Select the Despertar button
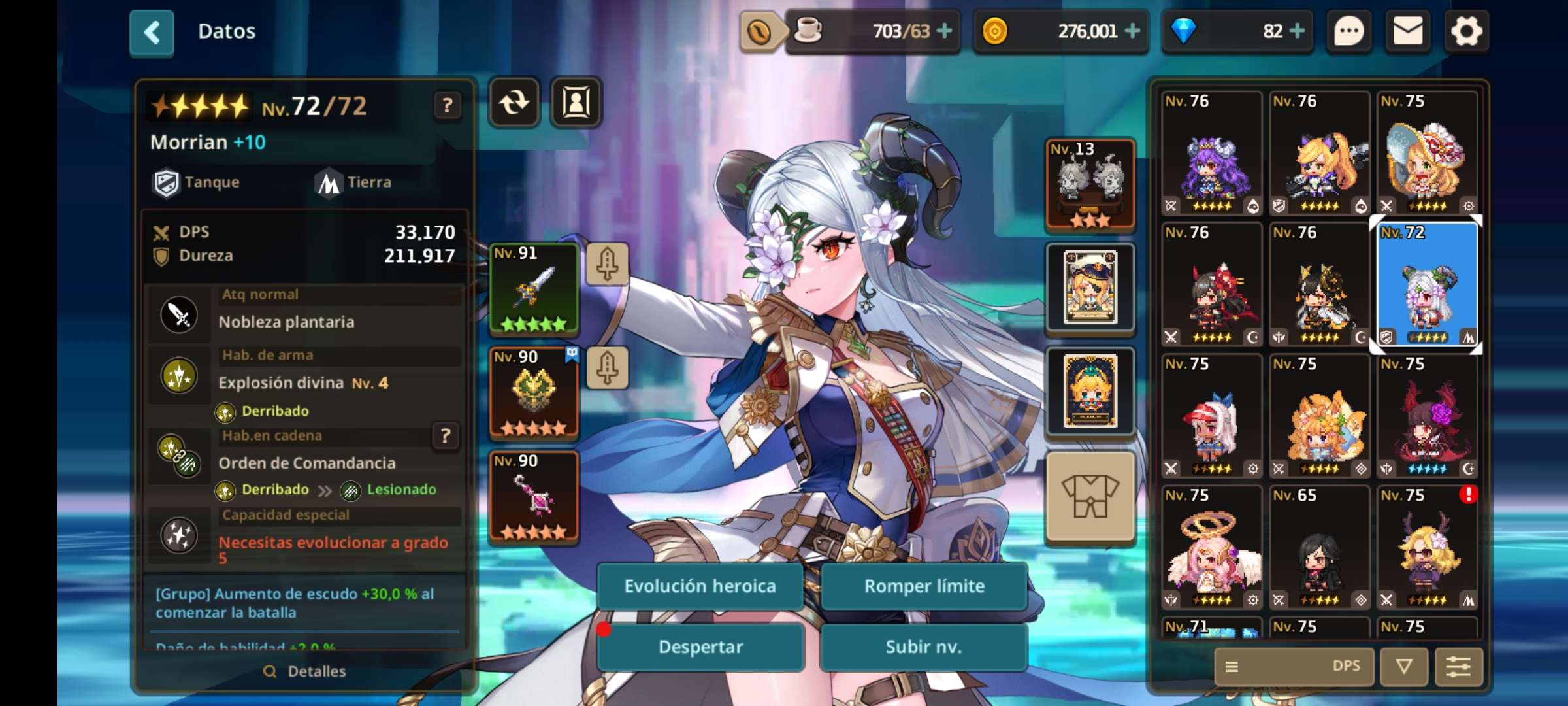This screenshot has height=706, width=1568. point(700,647)
